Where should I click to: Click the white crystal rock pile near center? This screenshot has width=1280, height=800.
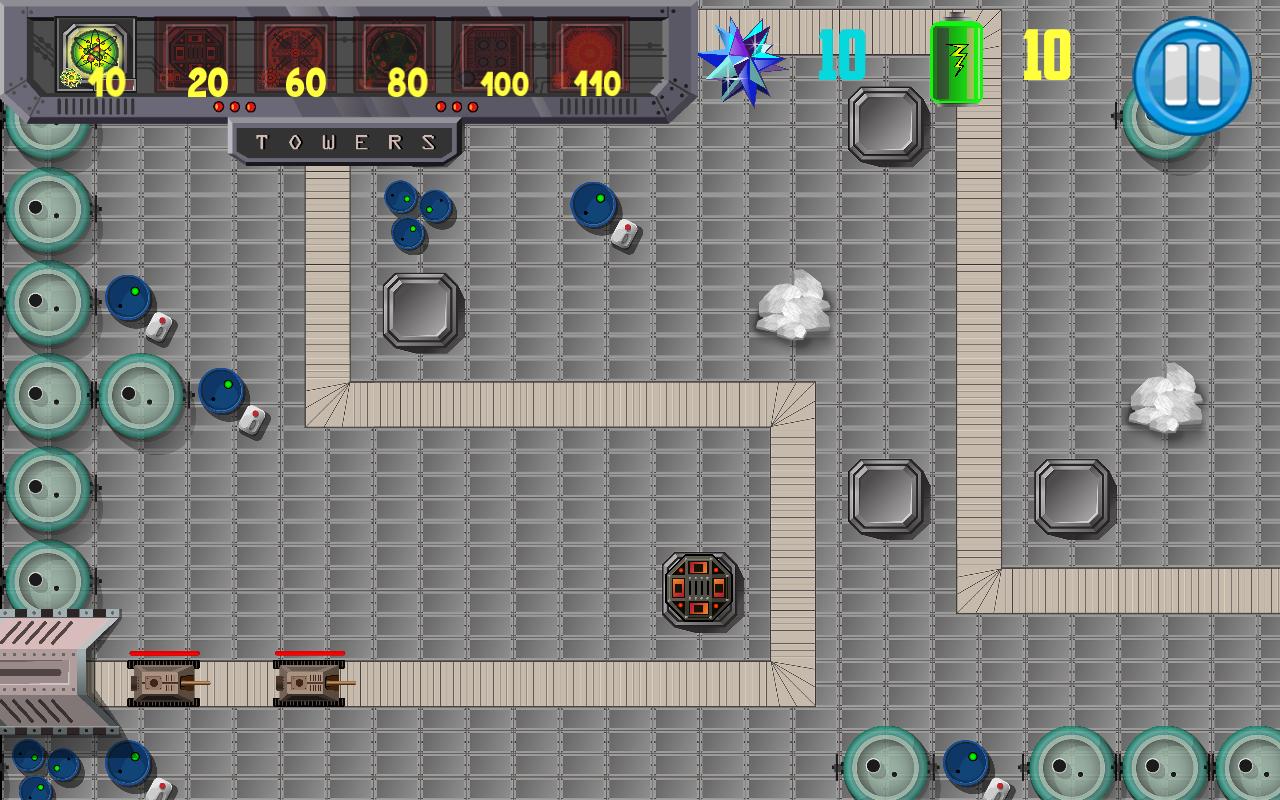pyautogui.click(x=793, y=305)
